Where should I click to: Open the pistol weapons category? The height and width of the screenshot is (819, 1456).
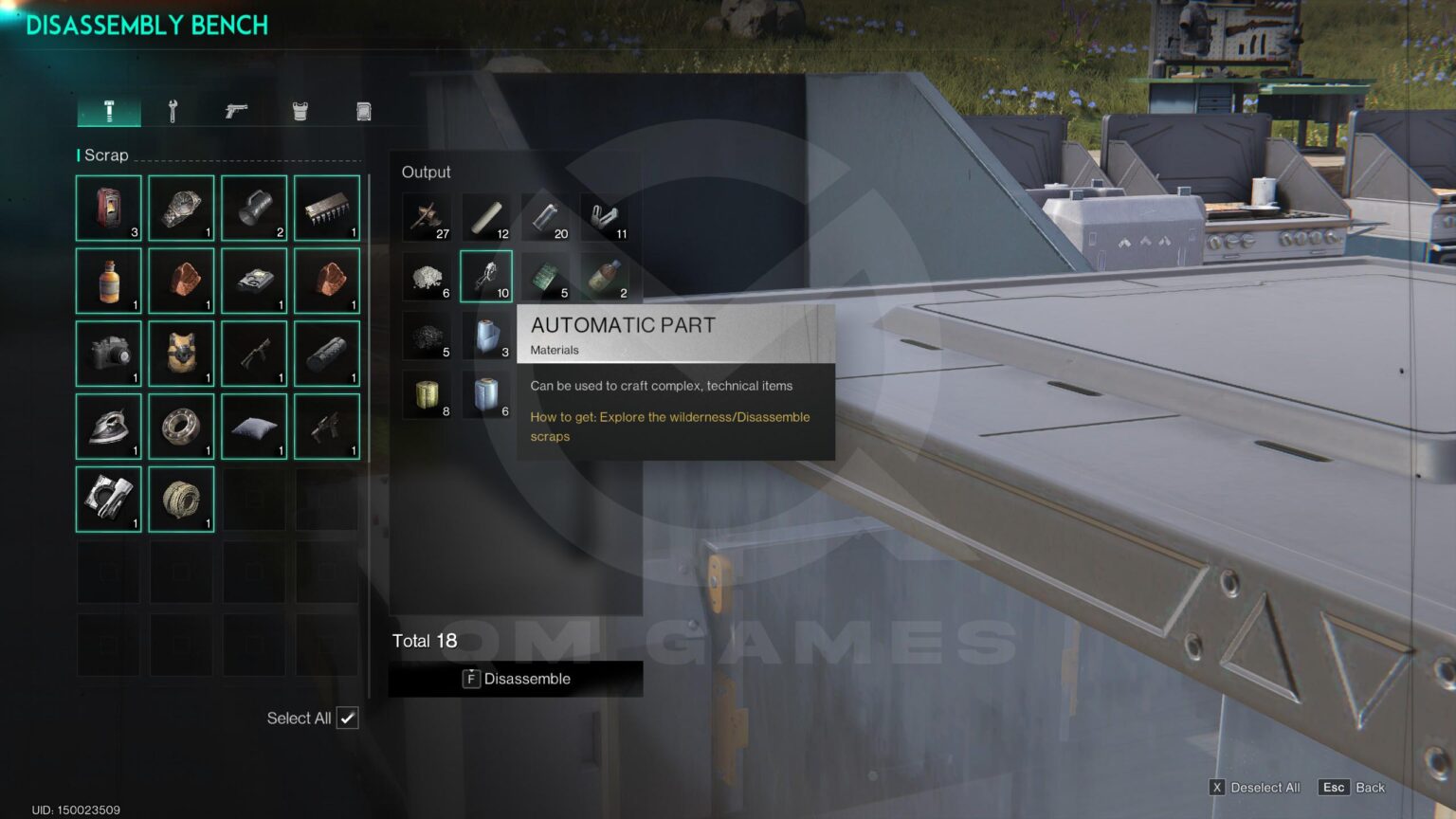[235, 109]
